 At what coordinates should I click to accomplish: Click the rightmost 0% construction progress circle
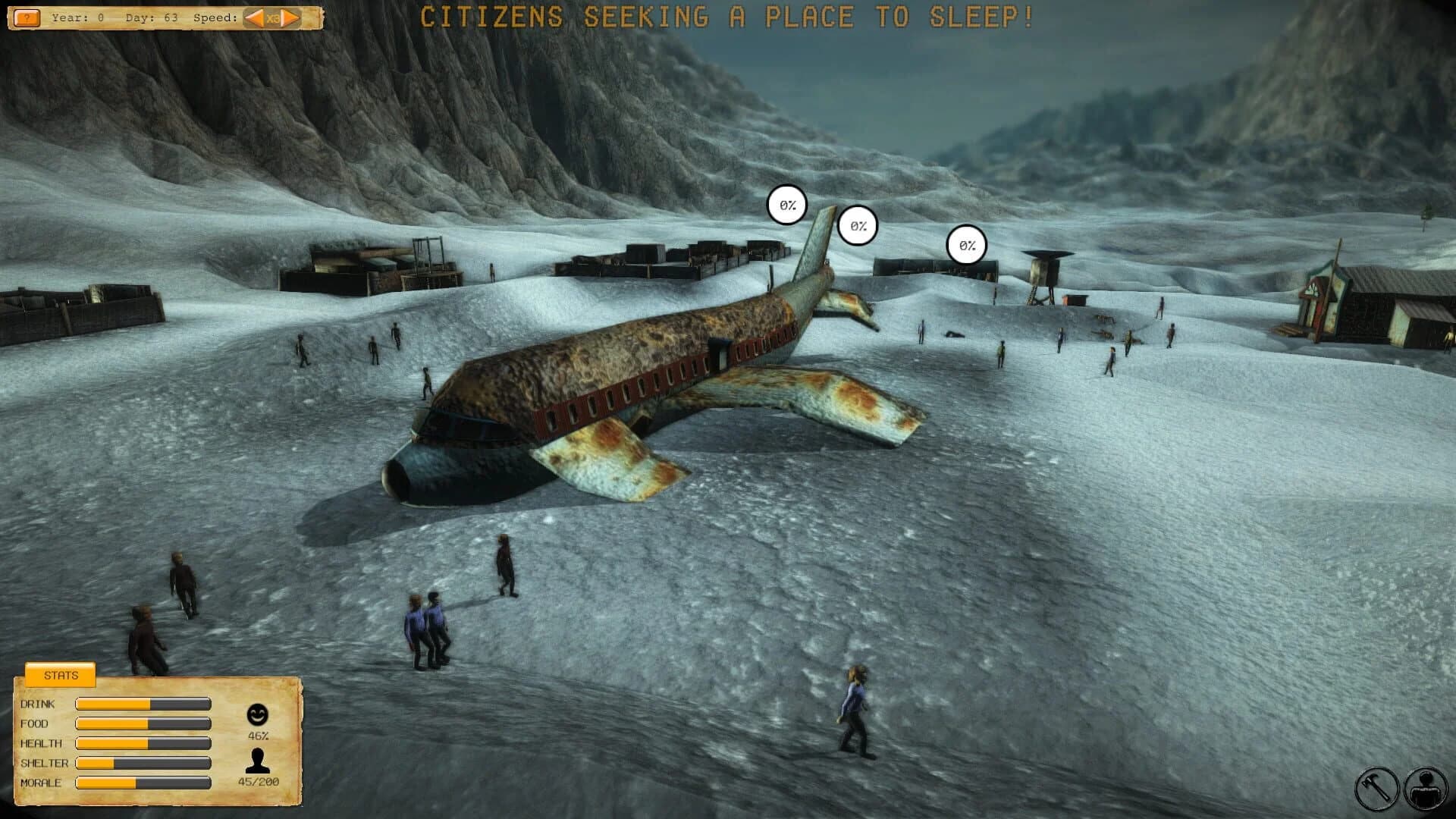(965, 245)
